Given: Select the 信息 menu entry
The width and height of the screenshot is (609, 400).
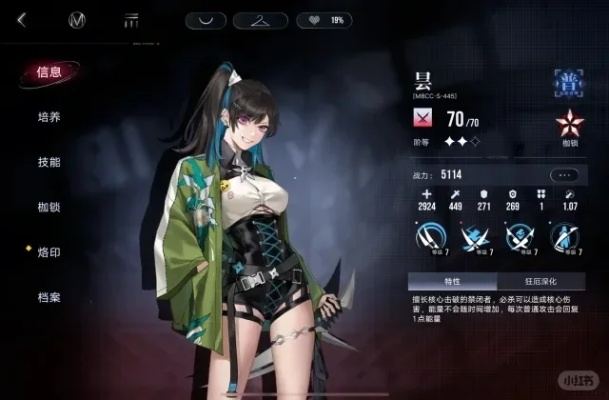Looking at the screenshot, I should (x=49, y=72).
